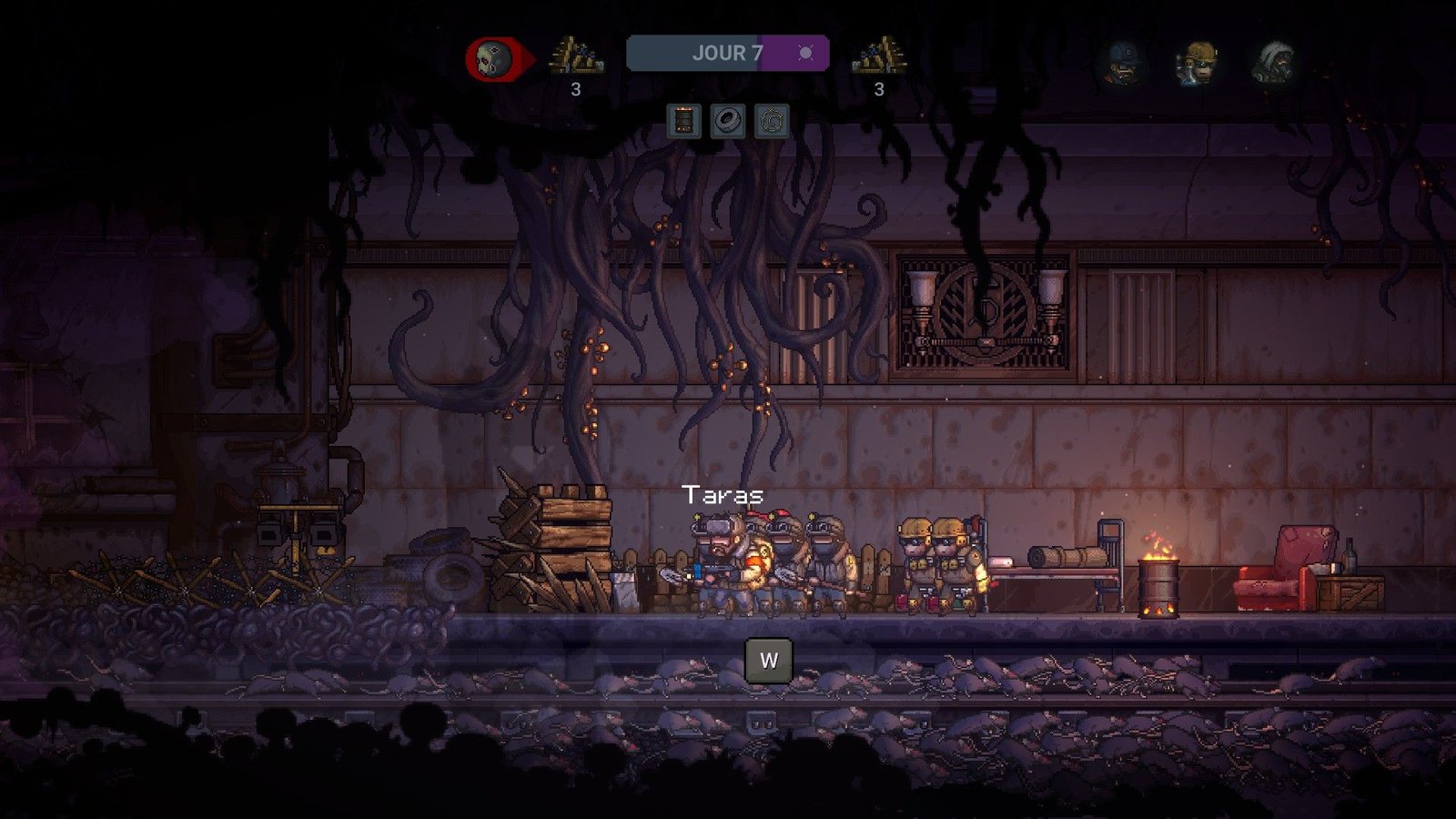1456x819 pixels.
Task: Pick the grey-hooded survivor portrait
Action: [1274, 62]
